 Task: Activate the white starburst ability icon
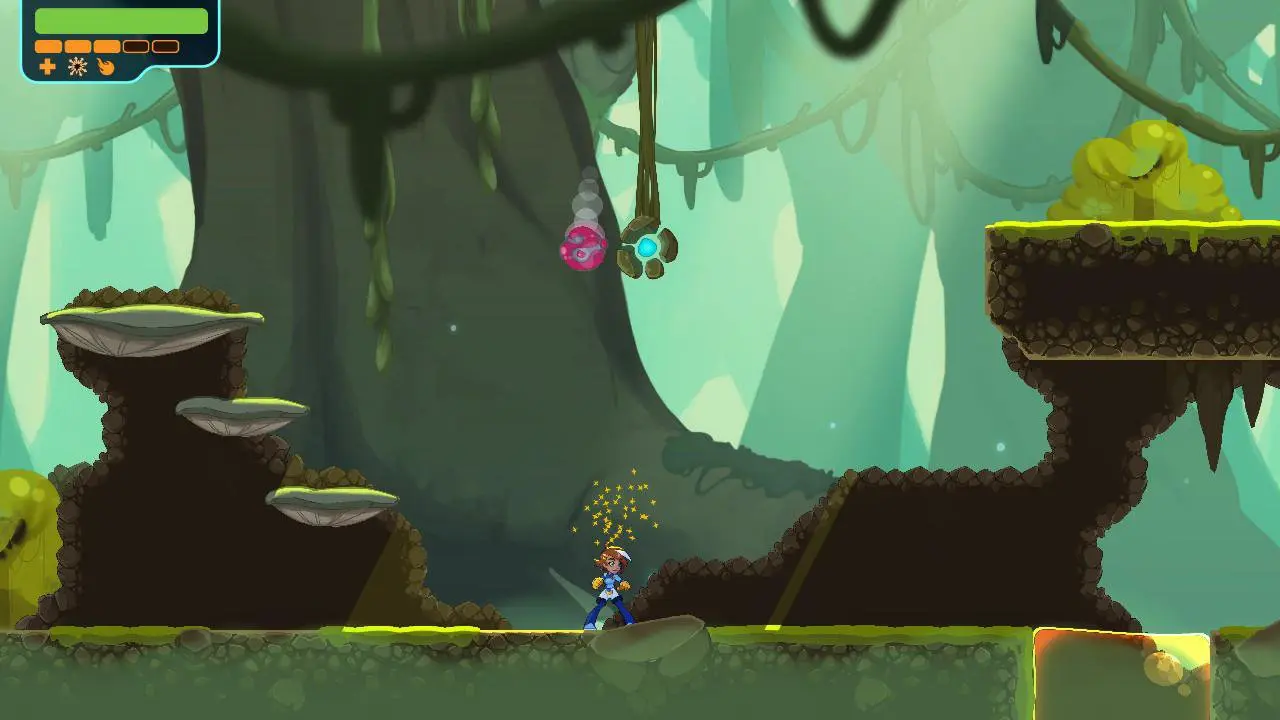[x=77, y=67]
